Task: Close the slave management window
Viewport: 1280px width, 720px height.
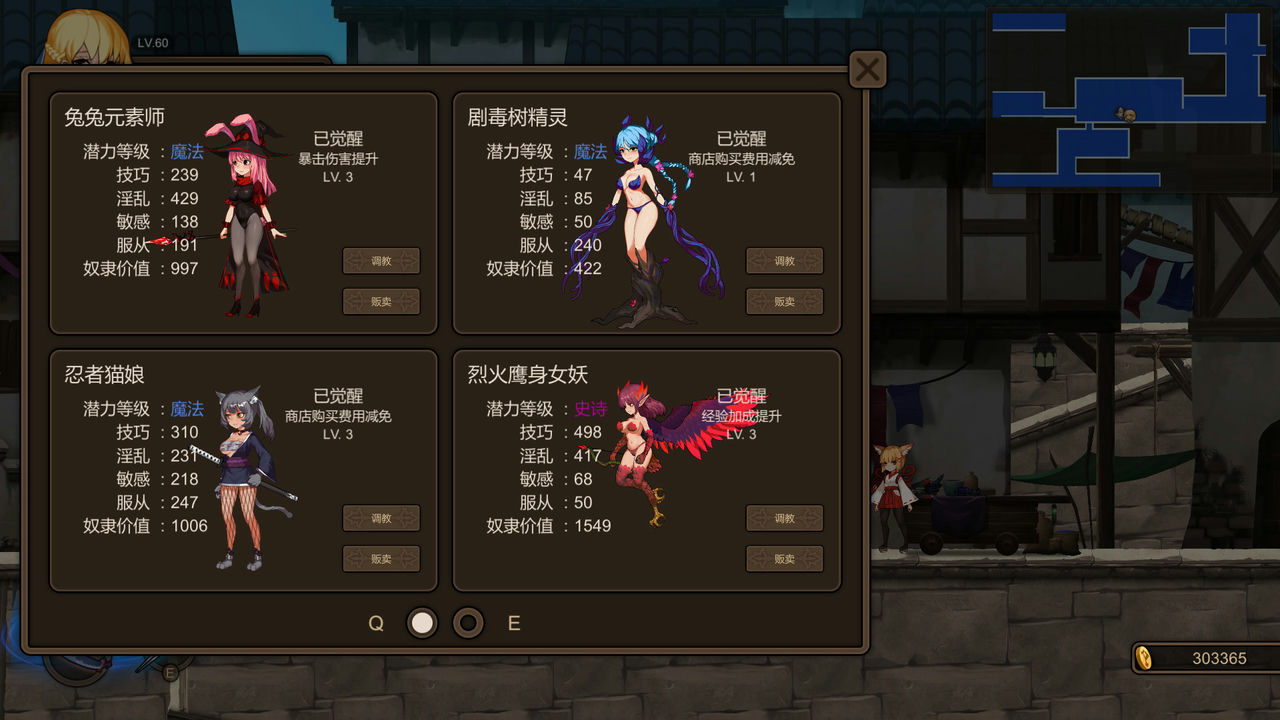Action: (867, 69)
